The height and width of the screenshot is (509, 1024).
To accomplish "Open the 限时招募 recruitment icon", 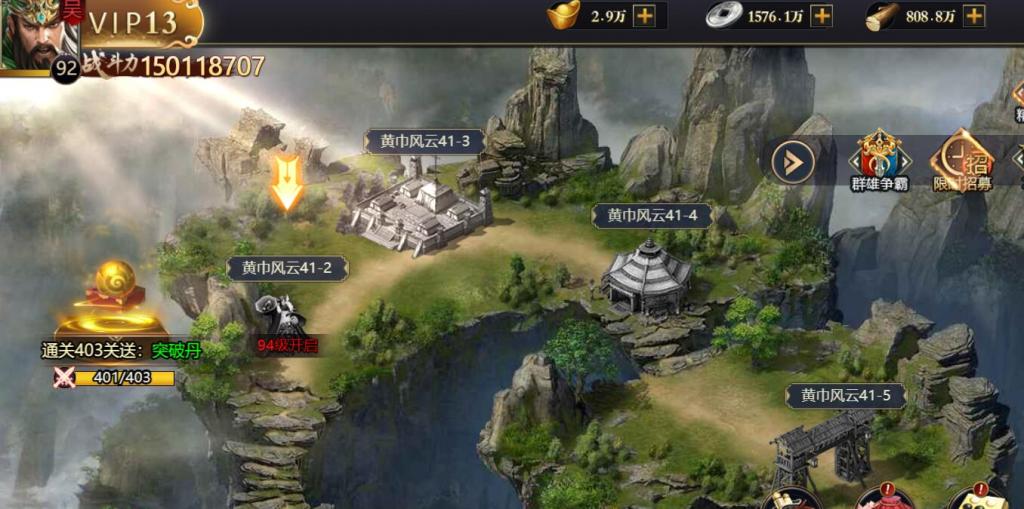I will click(x=961, y=160).
